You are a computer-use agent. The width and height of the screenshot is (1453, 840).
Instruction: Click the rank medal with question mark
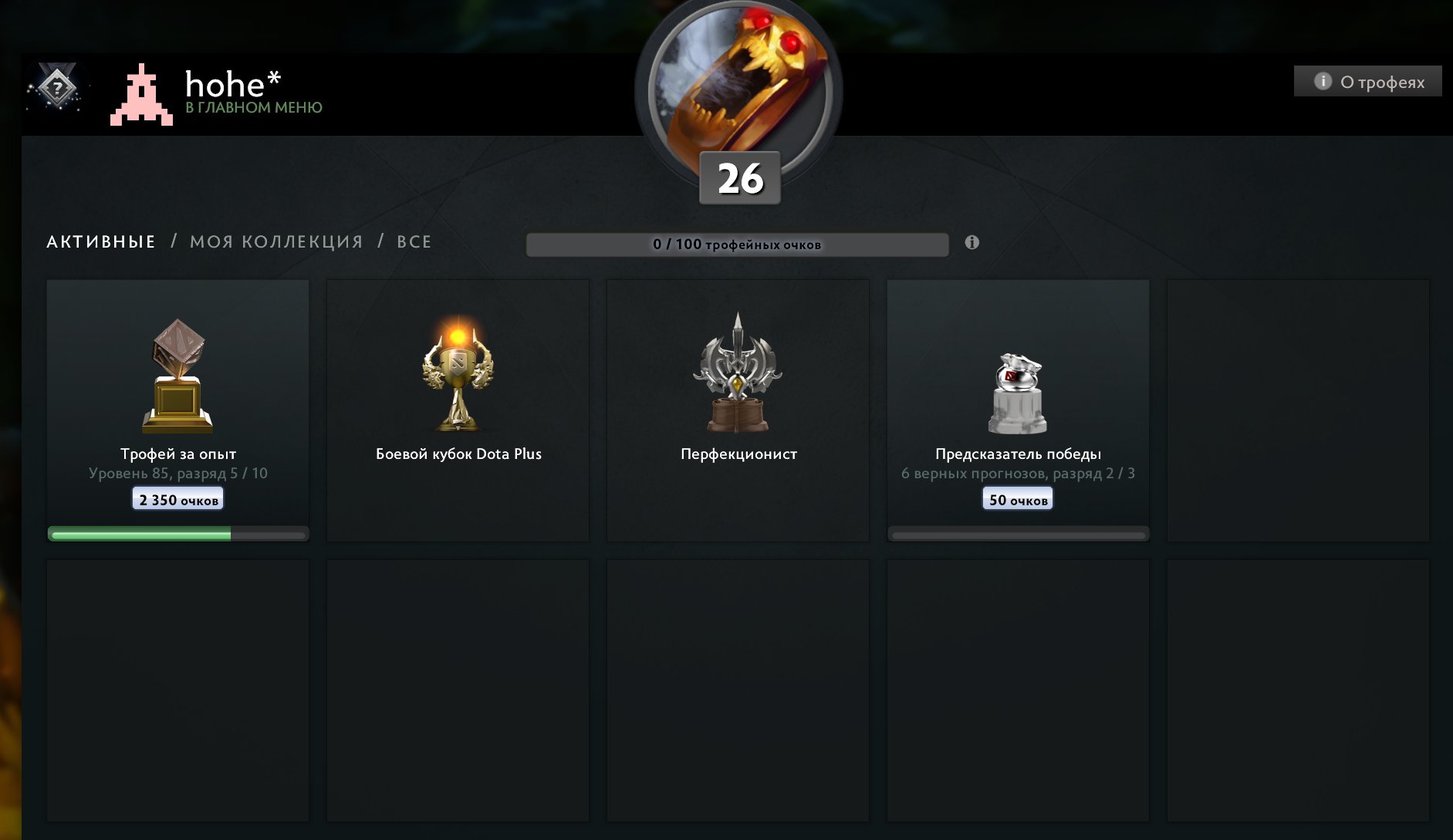(x=56, y=89)
